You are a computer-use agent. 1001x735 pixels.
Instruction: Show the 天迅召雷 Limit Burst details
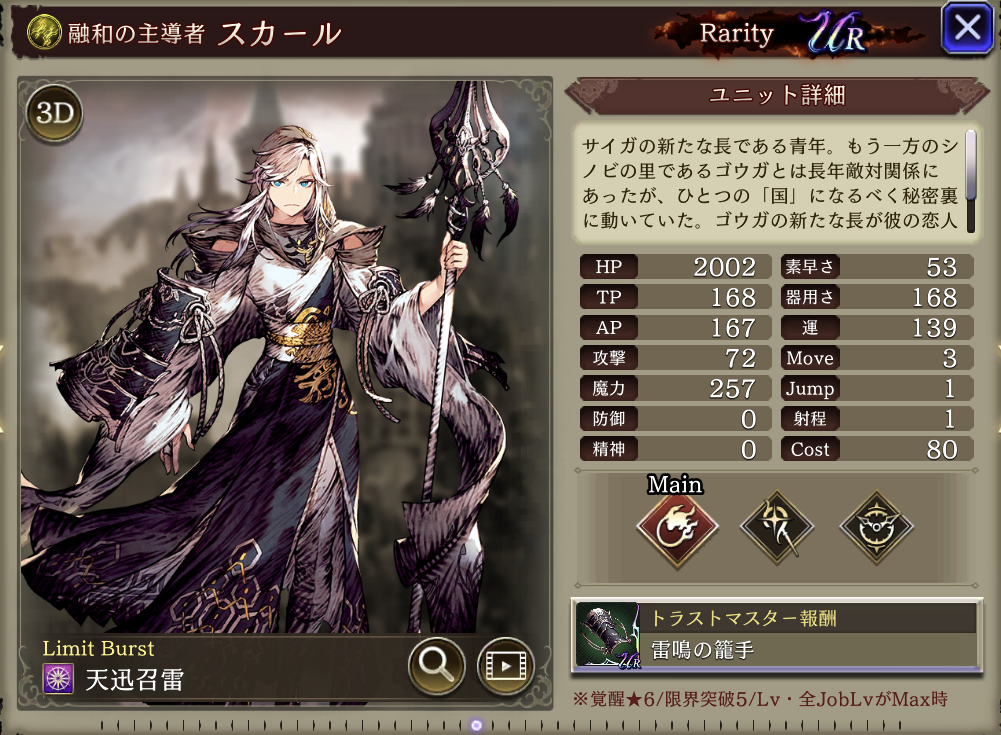tap(135, 681)
